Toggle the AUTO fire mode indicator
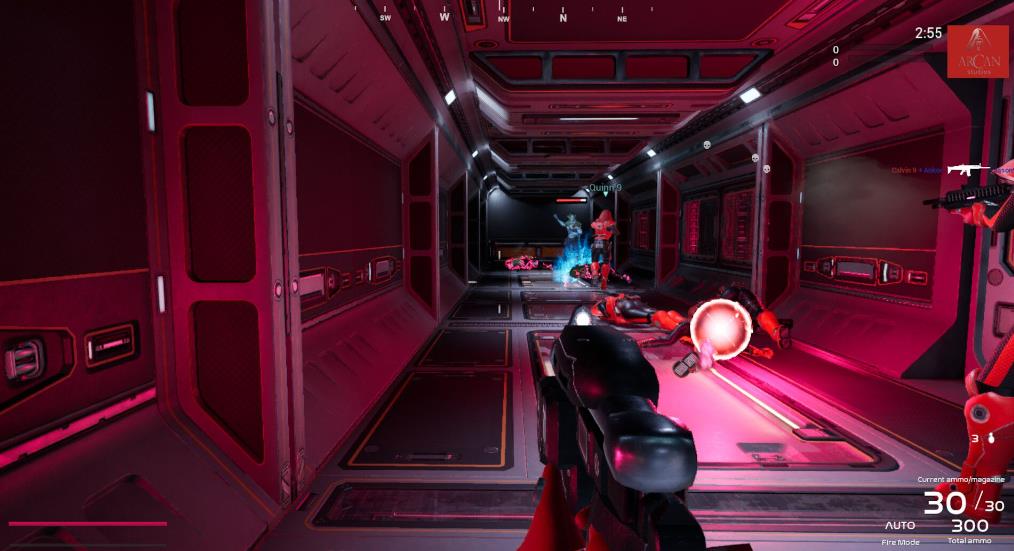Viewport: 1014px width, 551px height. pyautogui.click(x=900, y=525)
